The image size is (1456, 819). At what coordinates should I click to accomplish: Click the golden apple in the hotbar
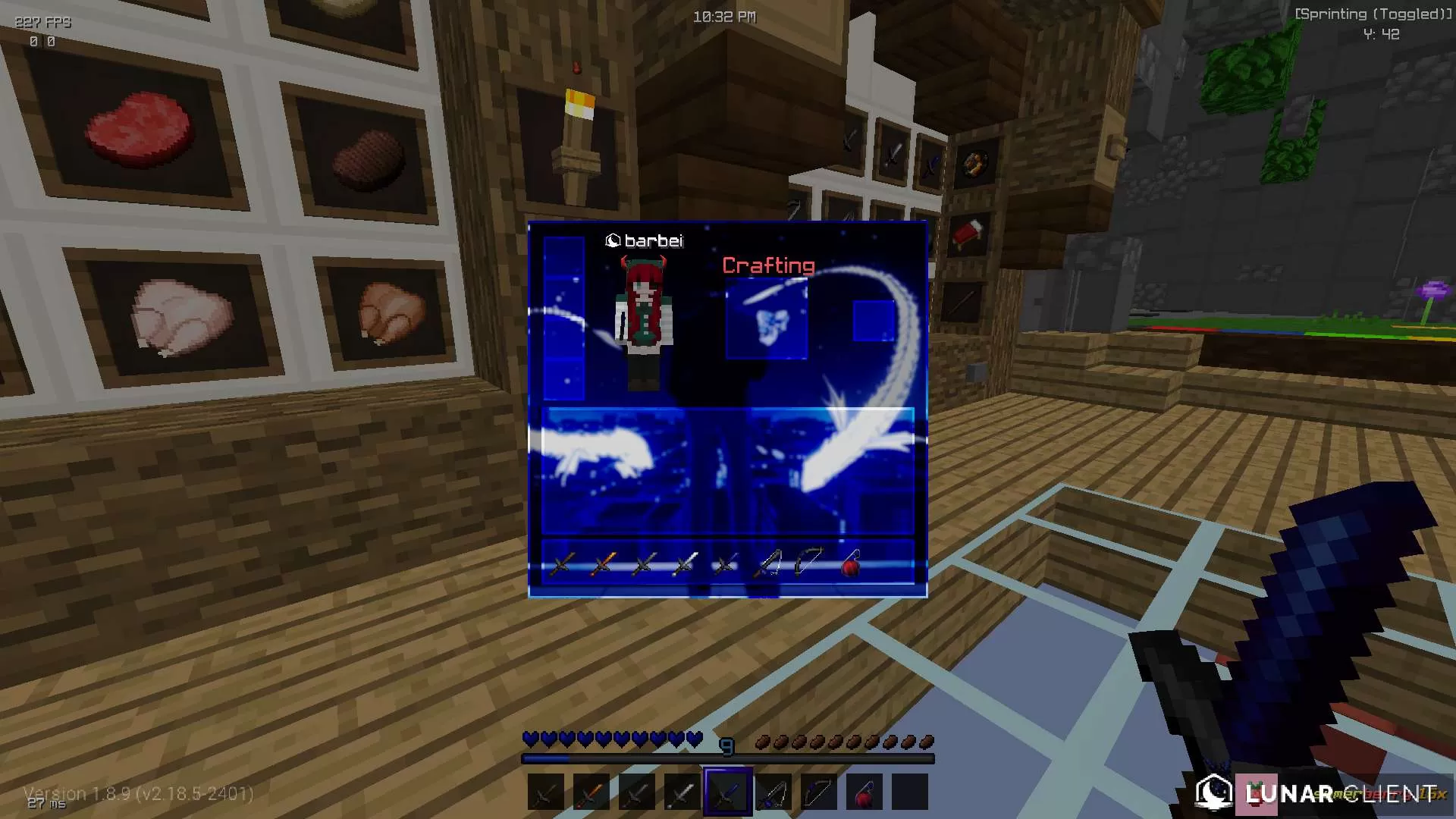point(863,792)
